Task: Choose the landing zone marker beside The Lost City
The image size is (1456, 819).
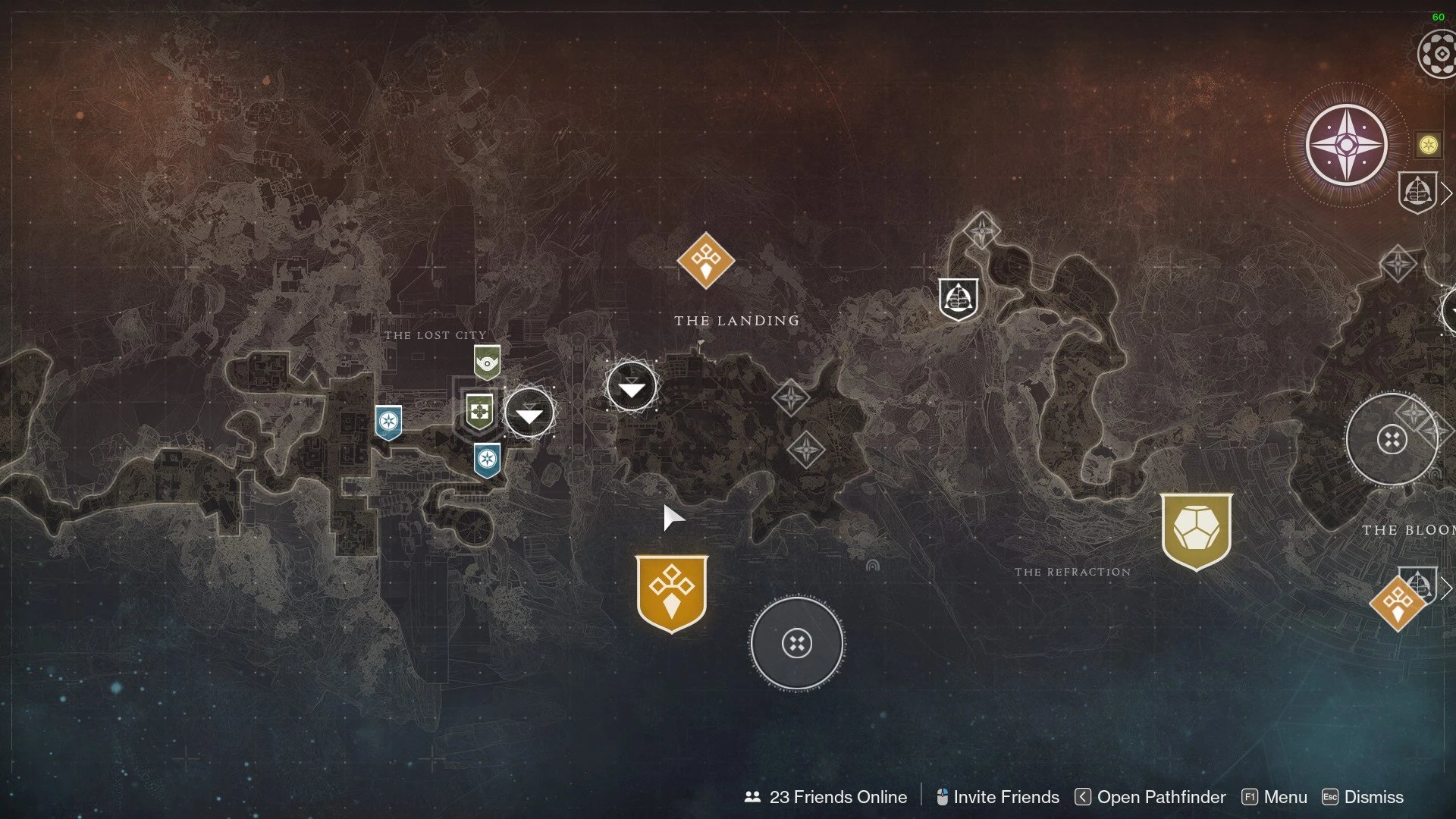Action: [x=529, y=413]
